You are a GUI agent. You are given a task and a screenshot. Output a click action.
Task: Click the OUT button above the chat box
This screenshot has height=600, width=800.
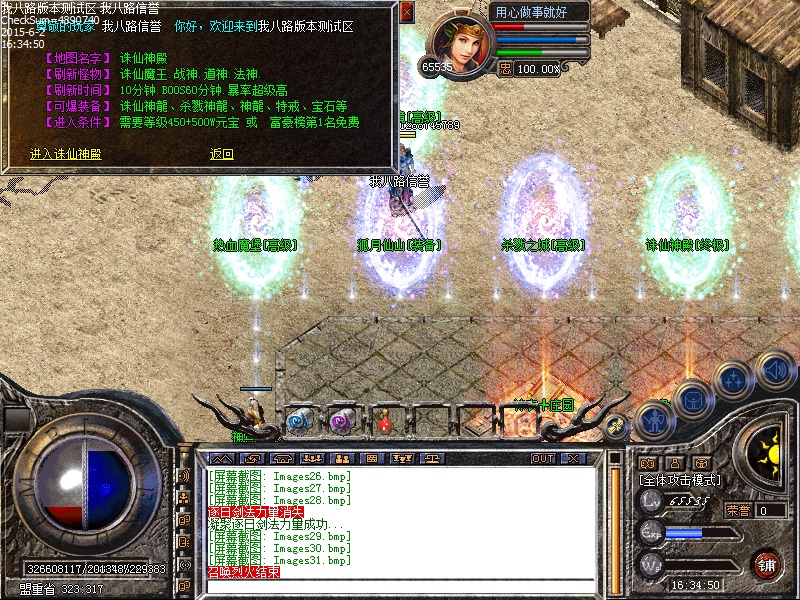click(542, 458)
